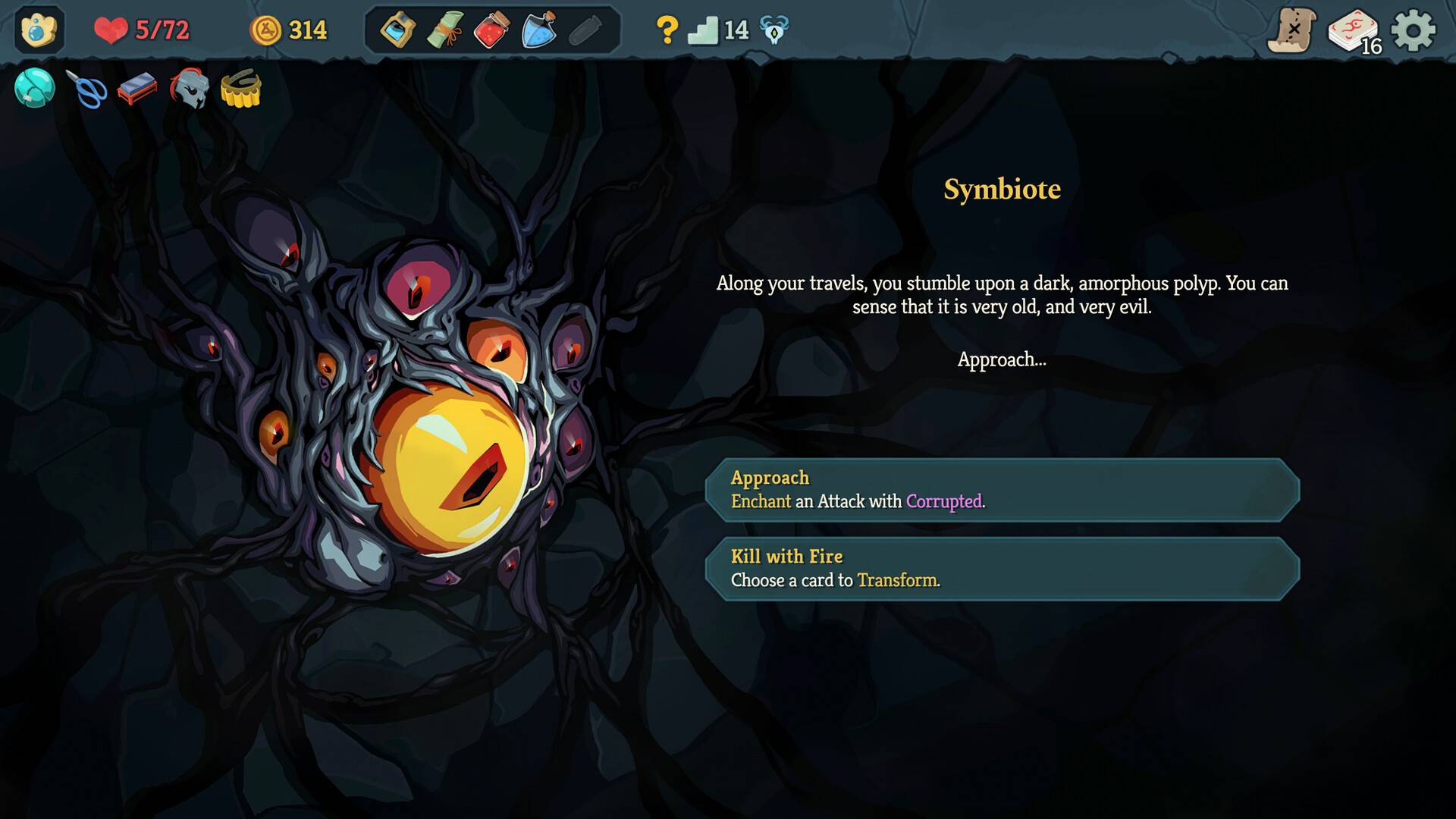
Task: Select the green wrapped potion
Action: (444, 30)
